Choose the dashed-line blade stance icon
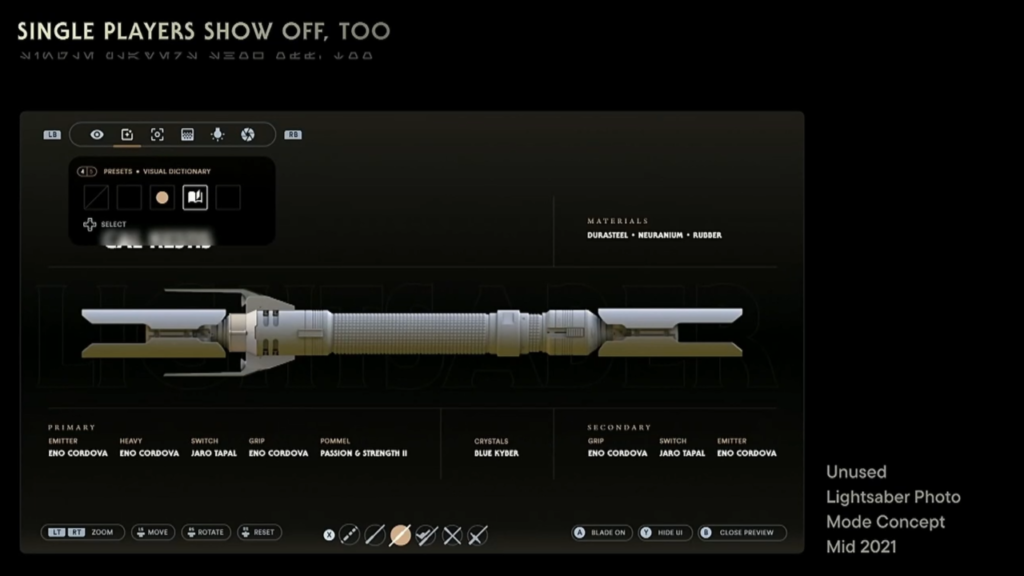This screenshot has width=1024, height=576. [x=349, y=535]
